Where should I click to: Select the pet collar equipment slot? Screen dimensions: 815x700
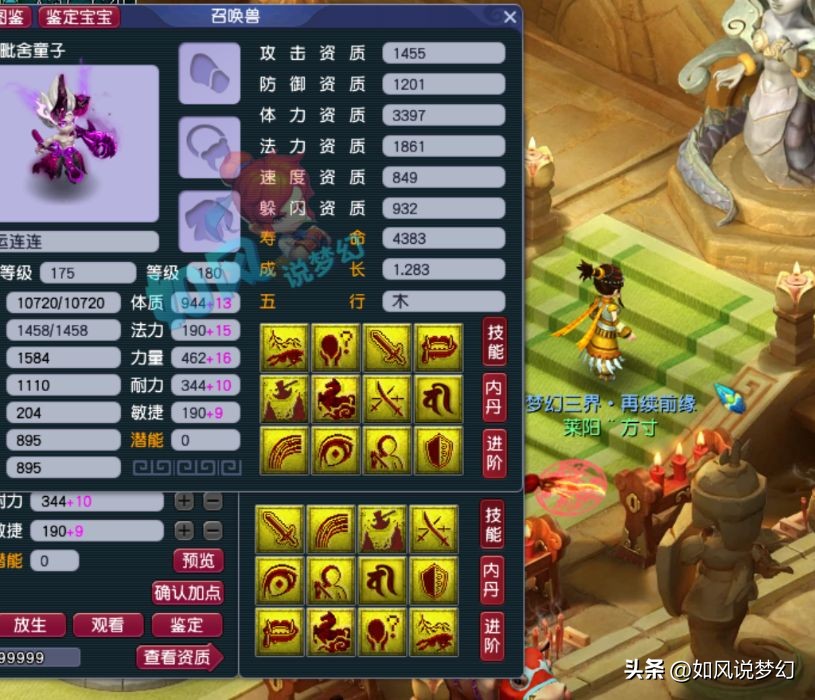pyautogui.click(x=209, y=147)
